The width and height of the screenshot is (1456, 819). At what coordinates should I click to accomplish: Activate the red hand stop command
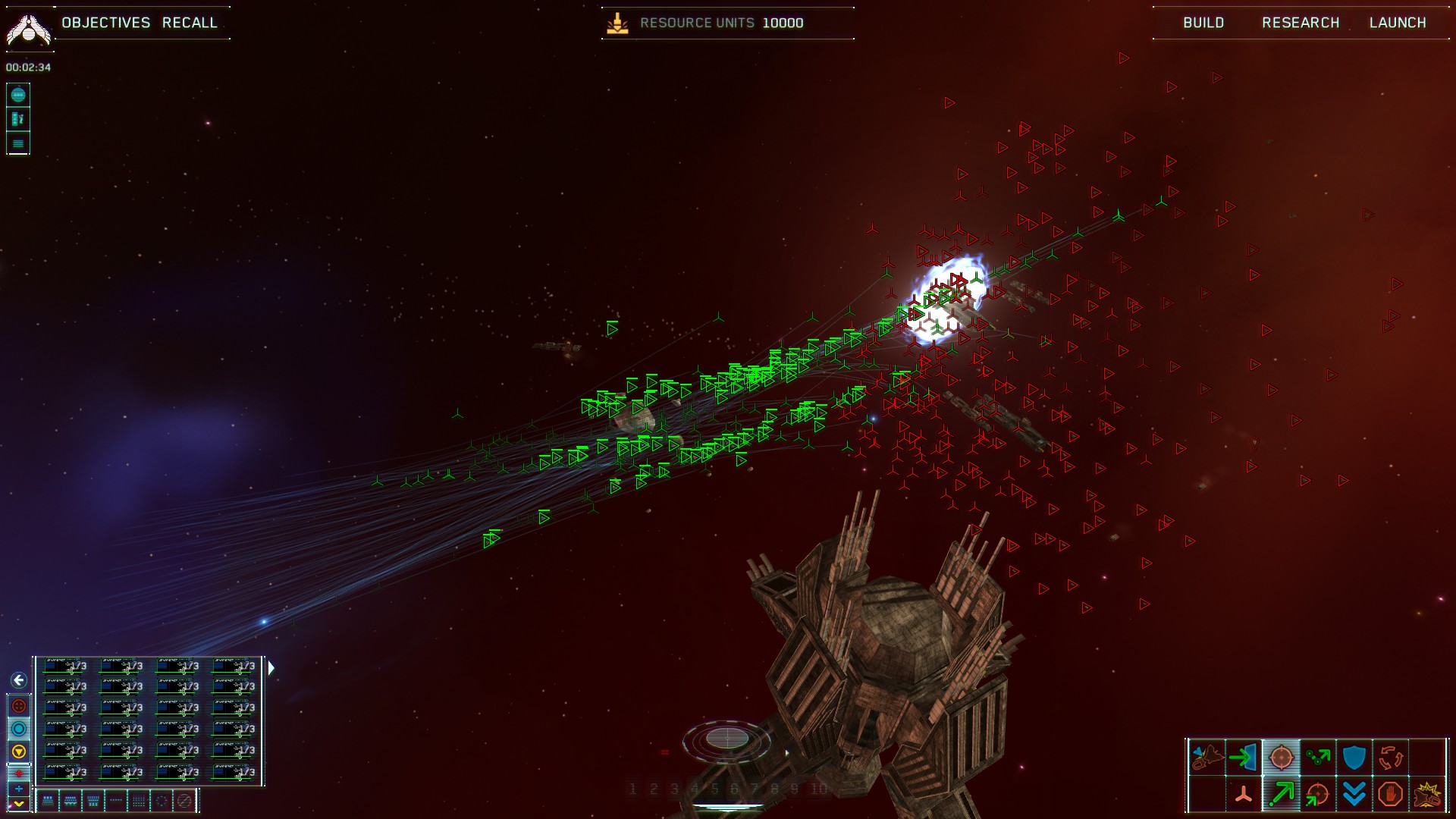click(x=1390, y=794)
